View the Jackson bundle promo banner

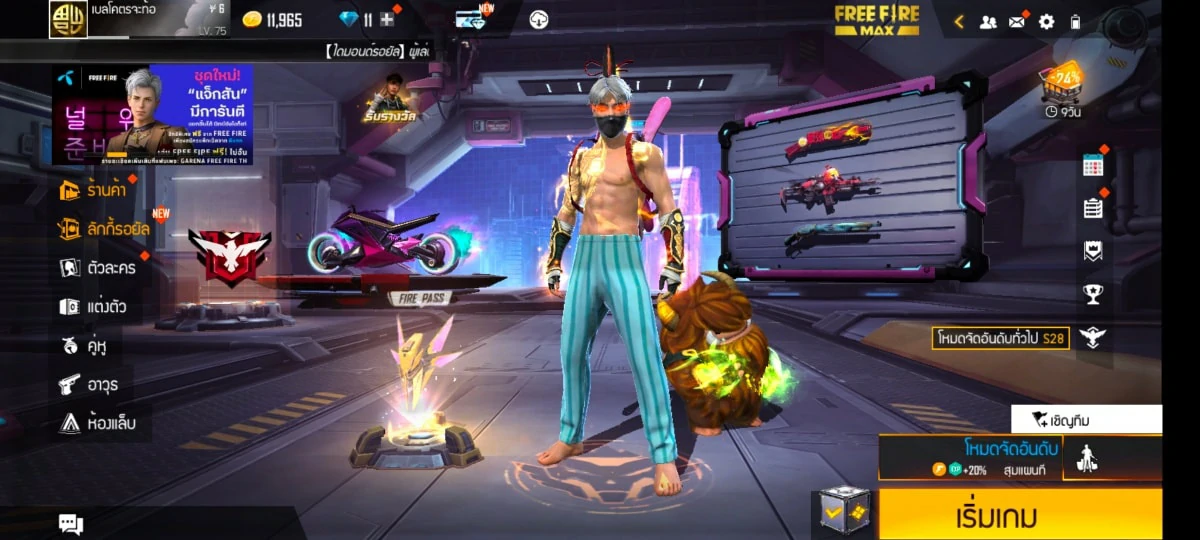tap(152, 114)
